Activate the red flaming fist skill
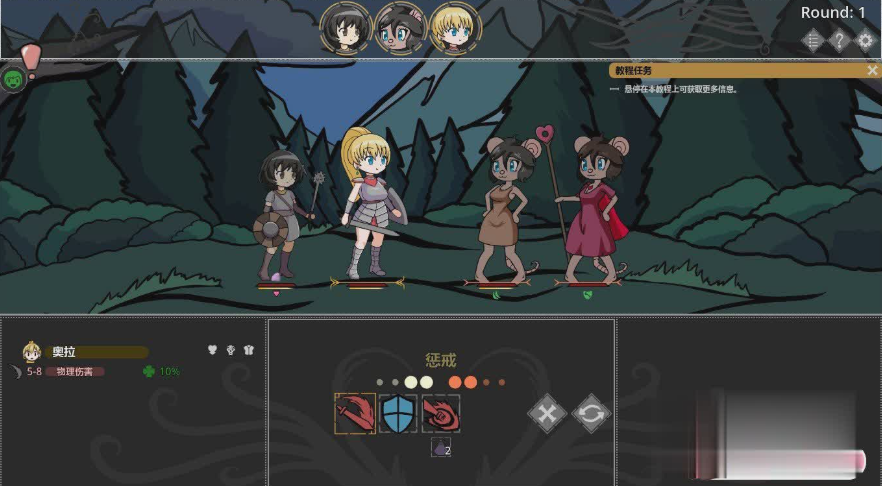Screen dimensions: 882x486 tap(440, 413)
